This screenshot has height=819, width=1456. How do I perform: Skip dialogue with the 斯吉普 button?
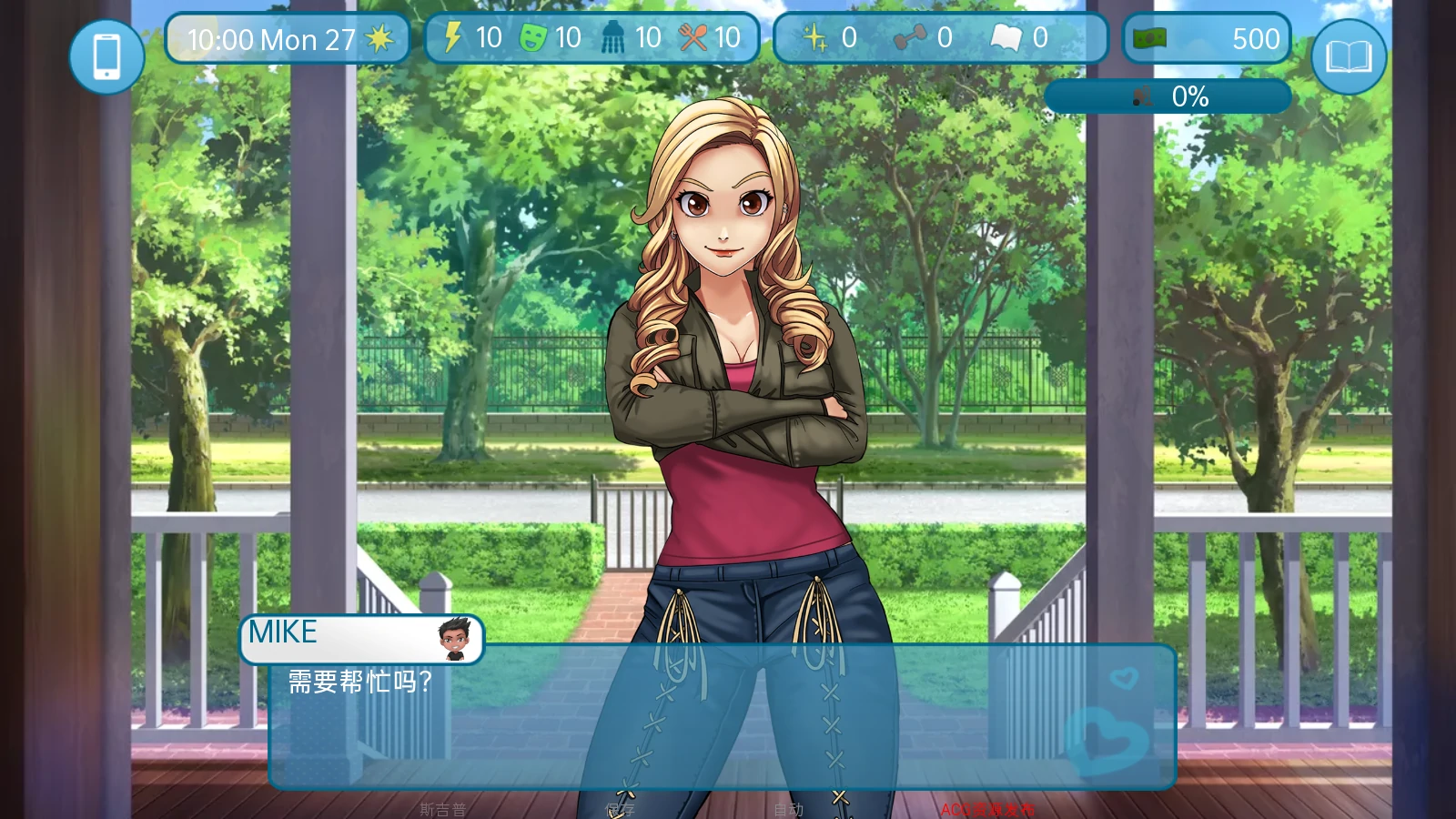click(442, 809)
